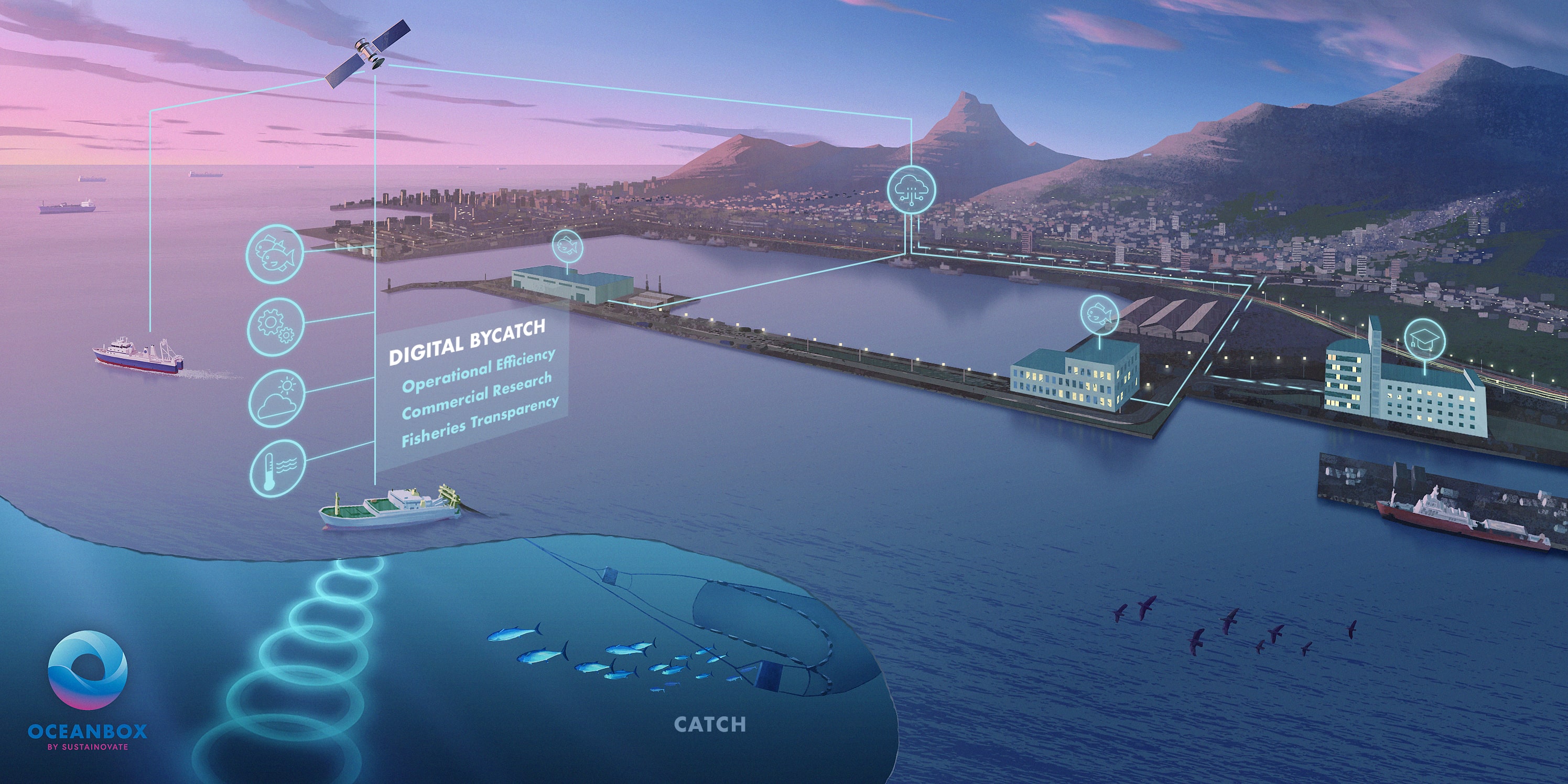Open the sun and cloud weather icon
The image size is (1568, 784).
click(x=277, y=398)
